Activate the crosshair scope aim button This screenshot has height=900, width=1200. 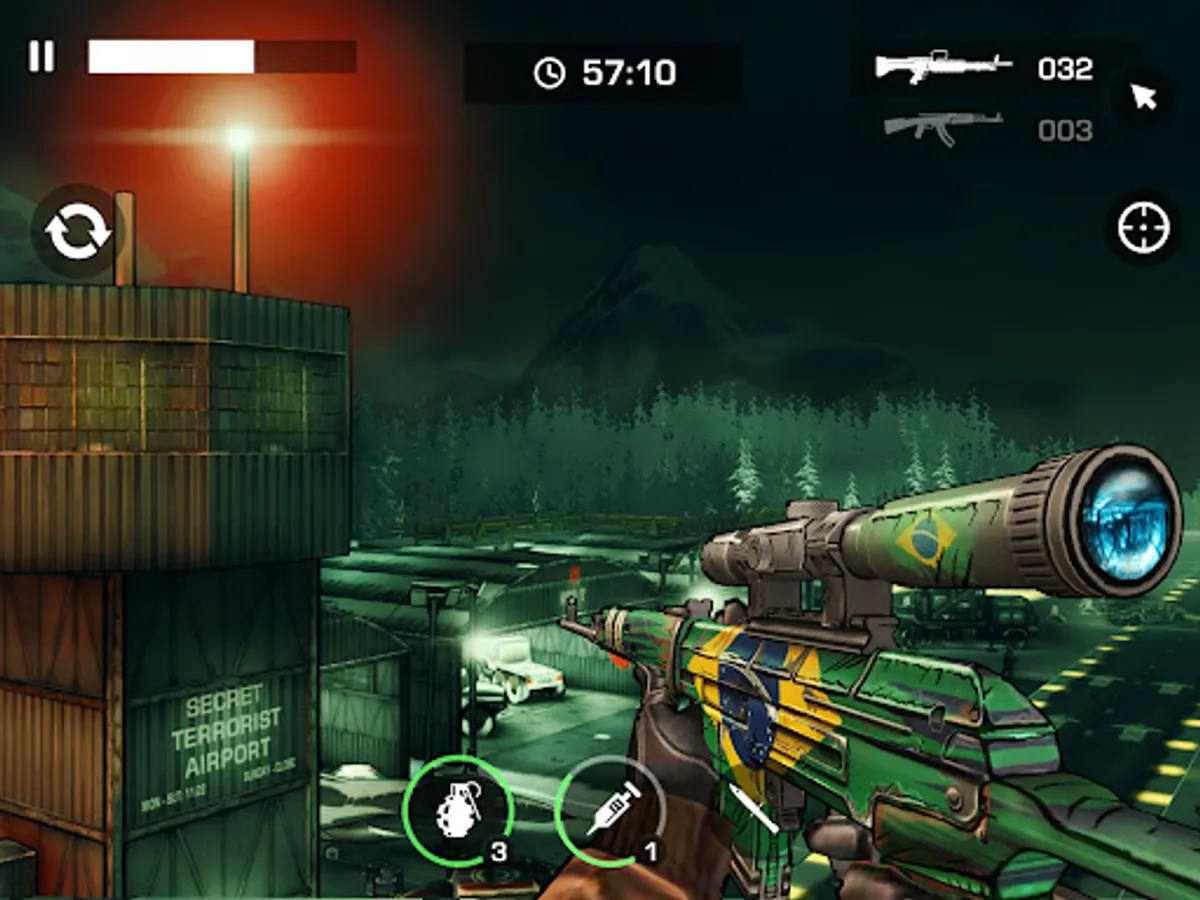click(x=1144, y=228)
